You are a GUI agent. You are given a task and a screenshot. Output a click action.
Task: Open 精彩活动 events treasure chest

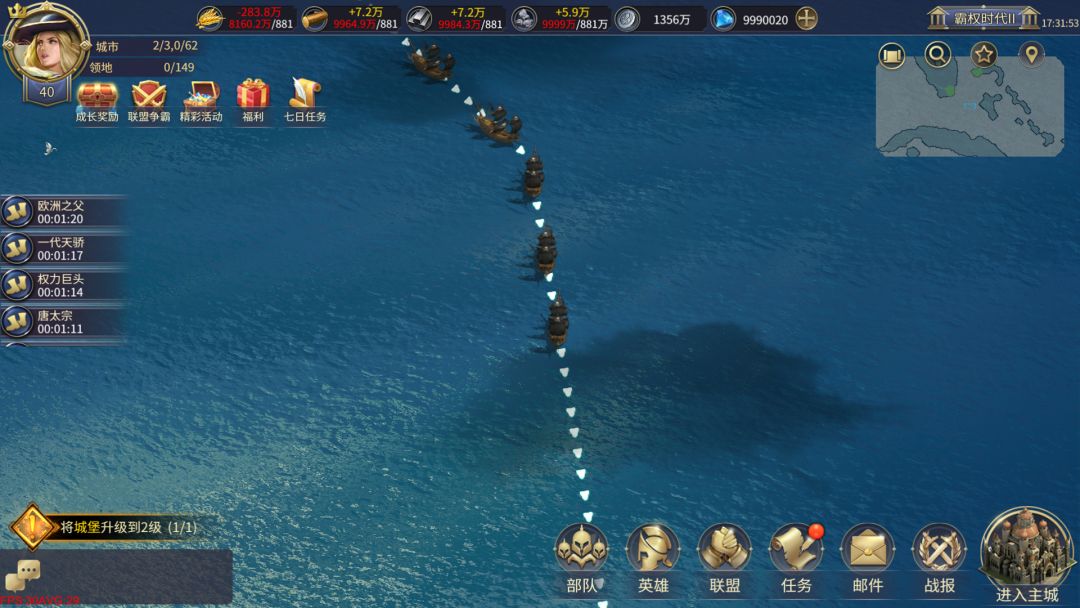pyautogui.click(x=201, y=98)
